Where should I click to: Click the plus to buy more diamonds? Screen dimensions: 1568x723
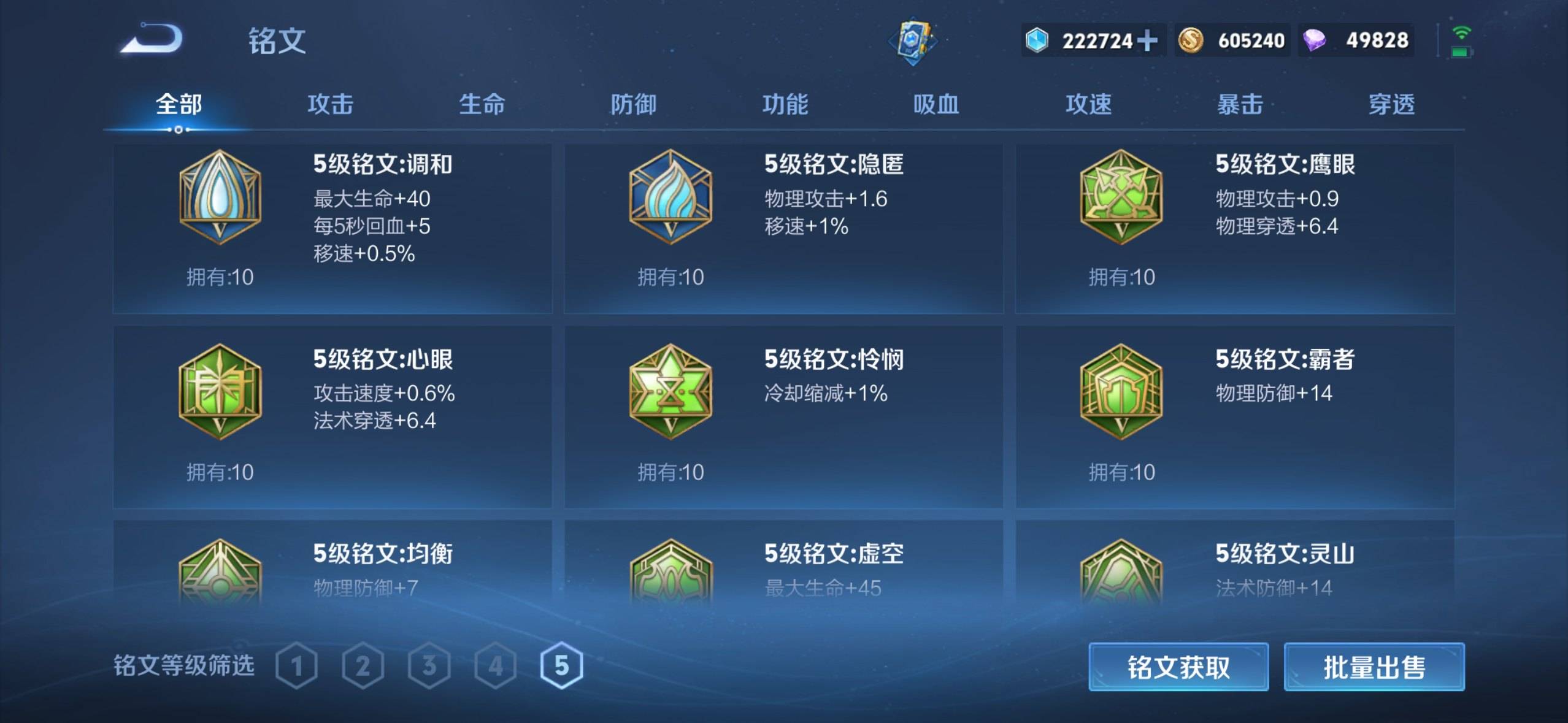coord(1147,40)
